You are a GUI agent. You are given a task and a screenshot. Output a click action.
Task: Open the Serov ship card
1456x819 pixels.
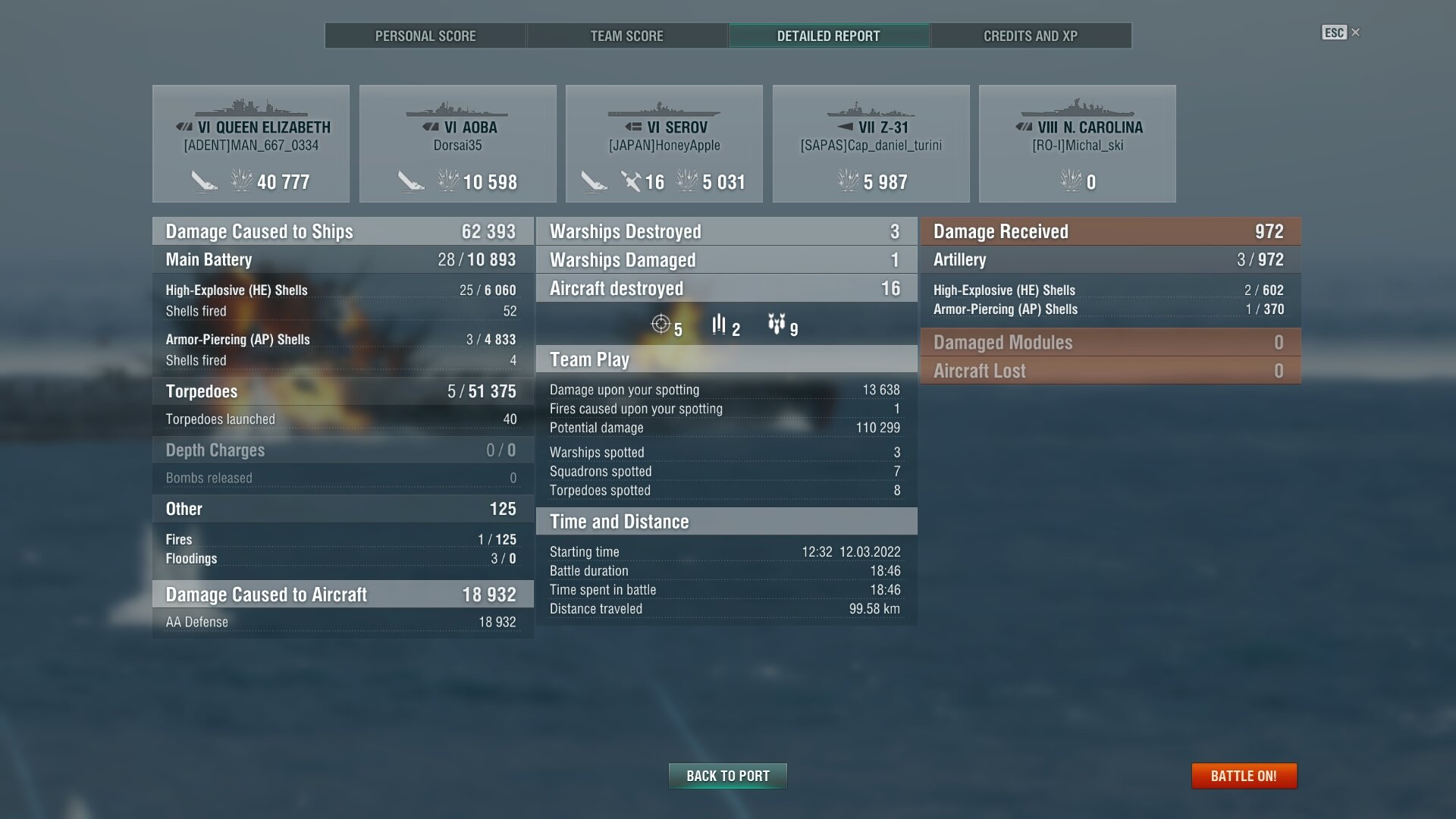664,143
